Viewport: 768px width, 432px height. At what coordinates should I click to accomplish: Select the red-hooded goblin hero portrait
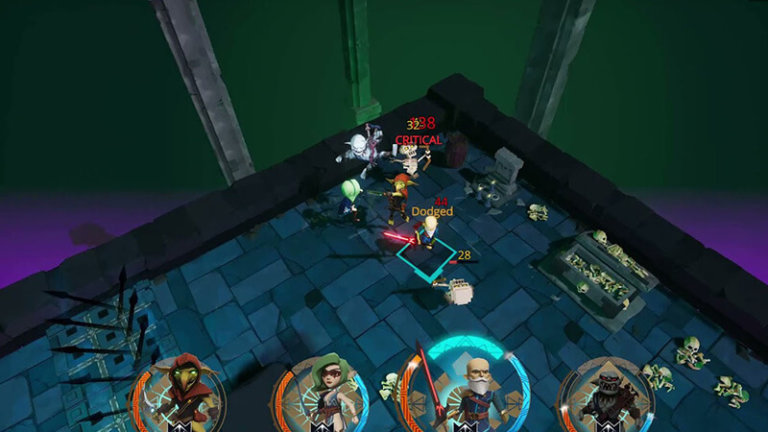[183, 394]
